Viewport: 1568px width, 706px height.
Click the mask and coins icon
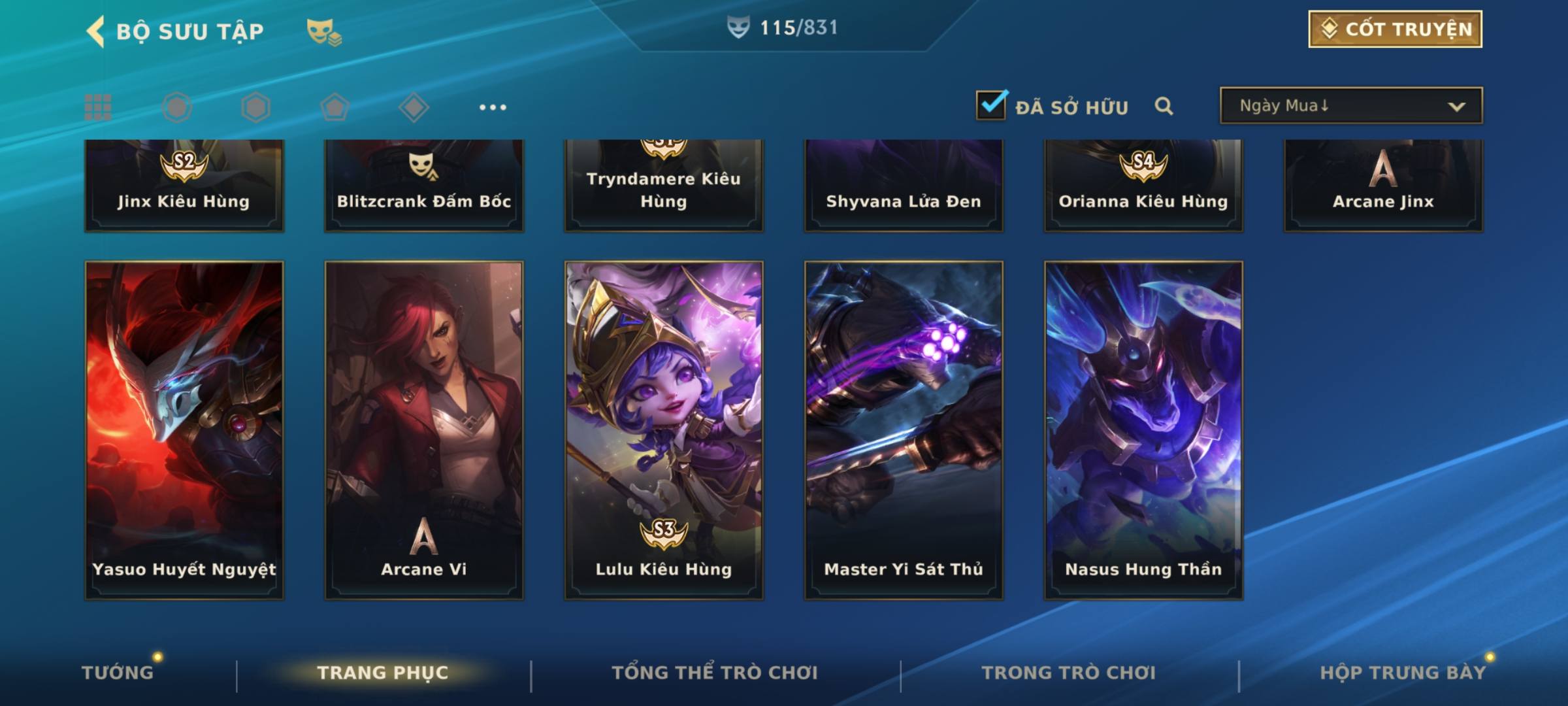coord(324,31)
